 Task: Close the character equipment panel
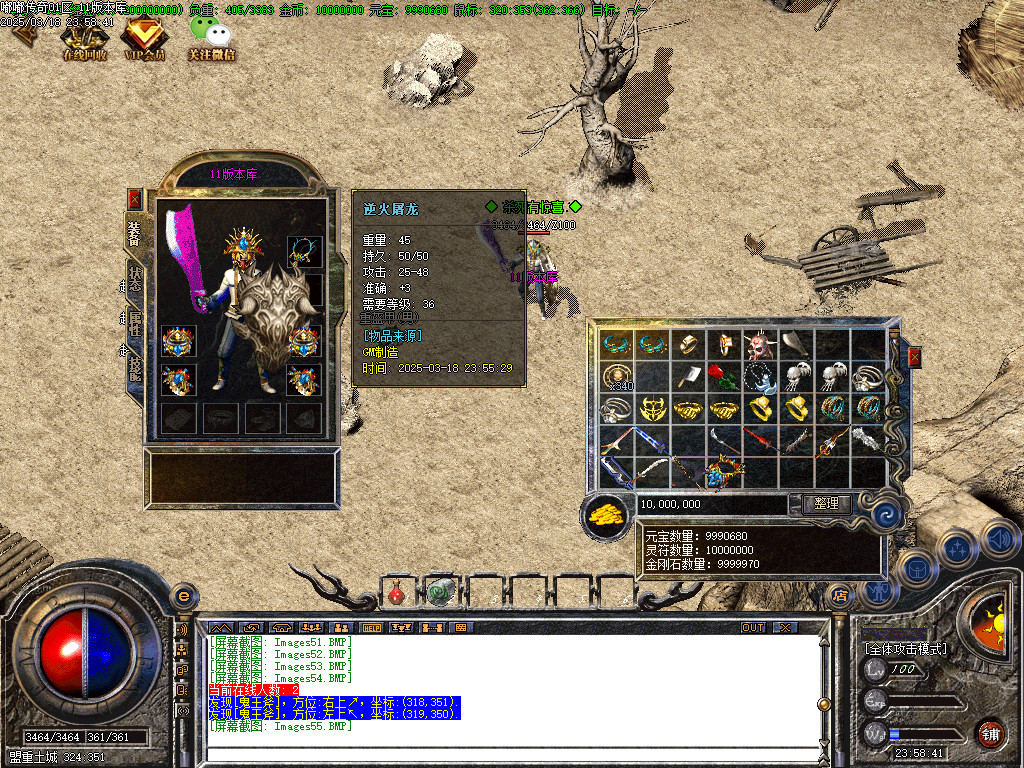click(x=134, y=199)
